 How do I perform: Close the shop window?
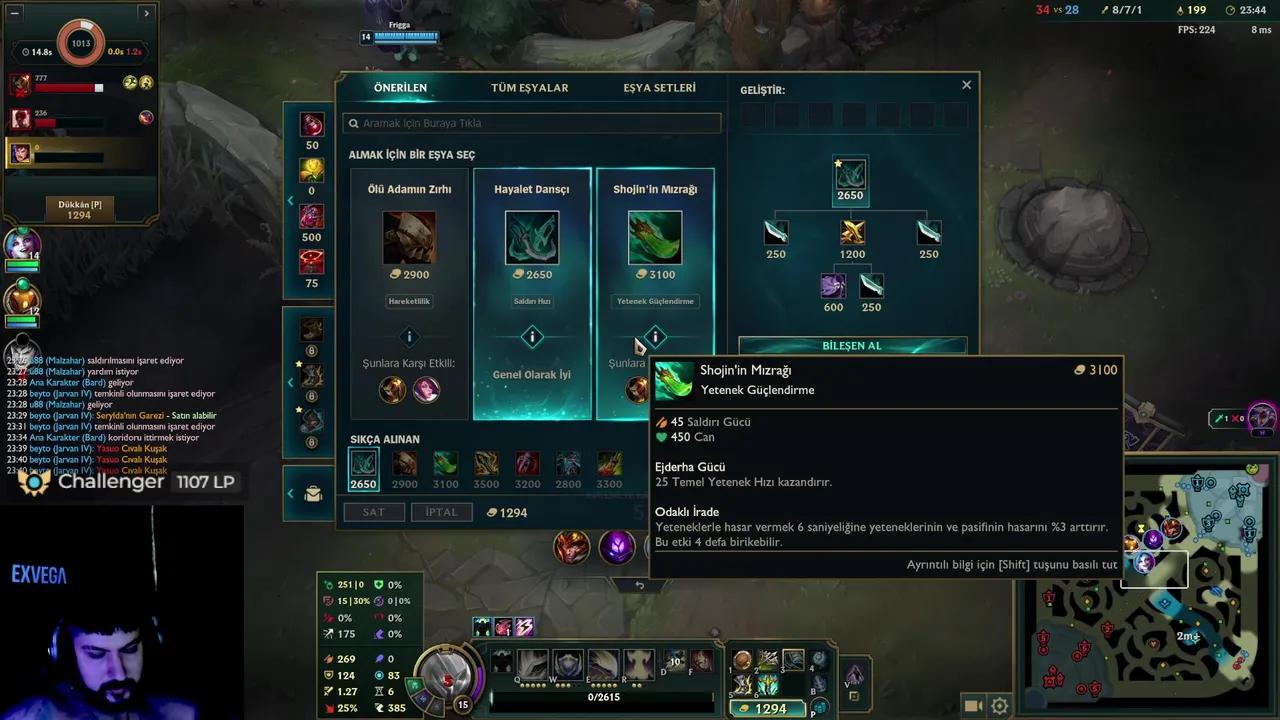click(x=966, y=85)
